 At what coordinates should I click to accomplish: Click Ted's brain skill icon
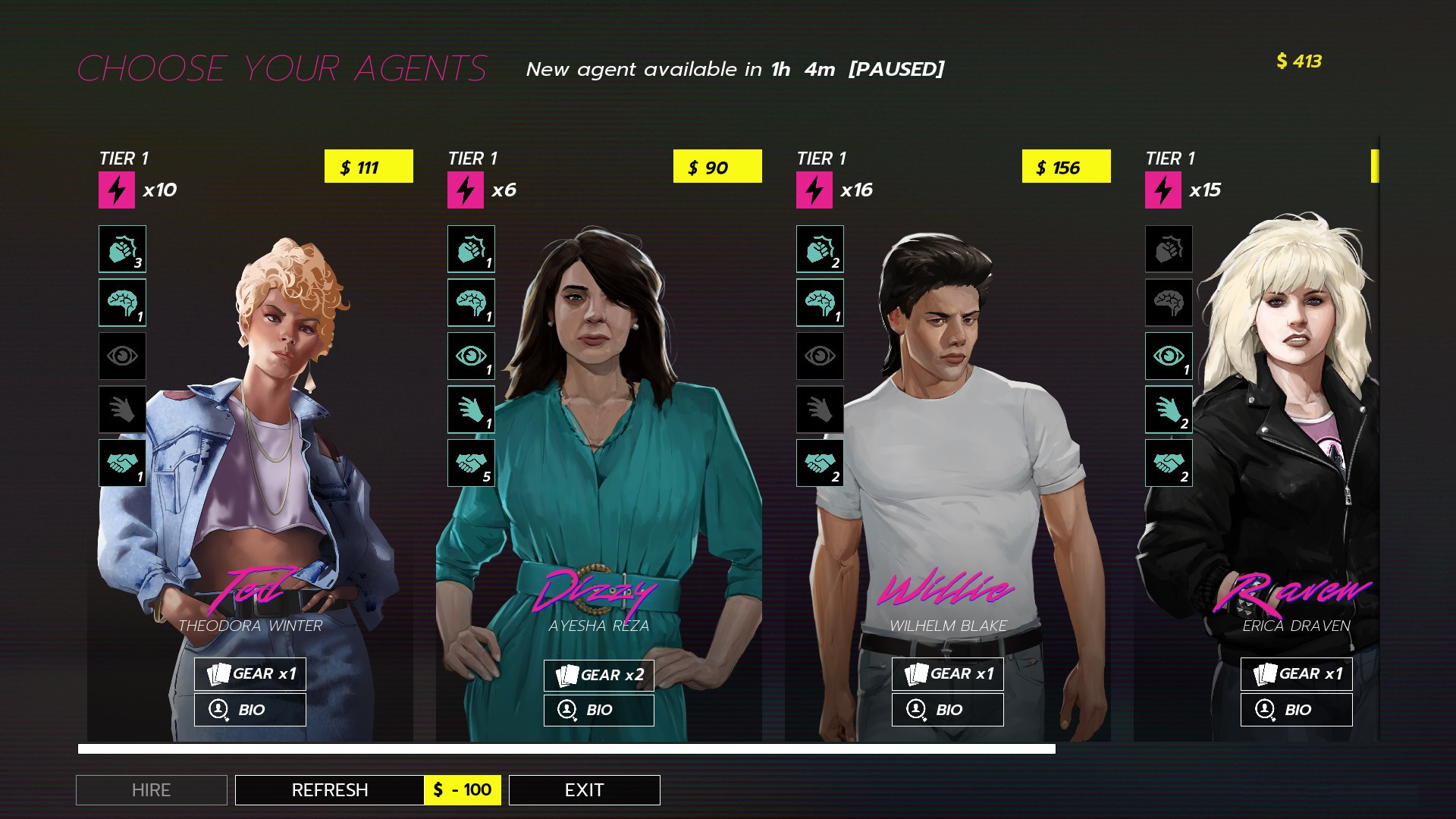pos(122,303)
